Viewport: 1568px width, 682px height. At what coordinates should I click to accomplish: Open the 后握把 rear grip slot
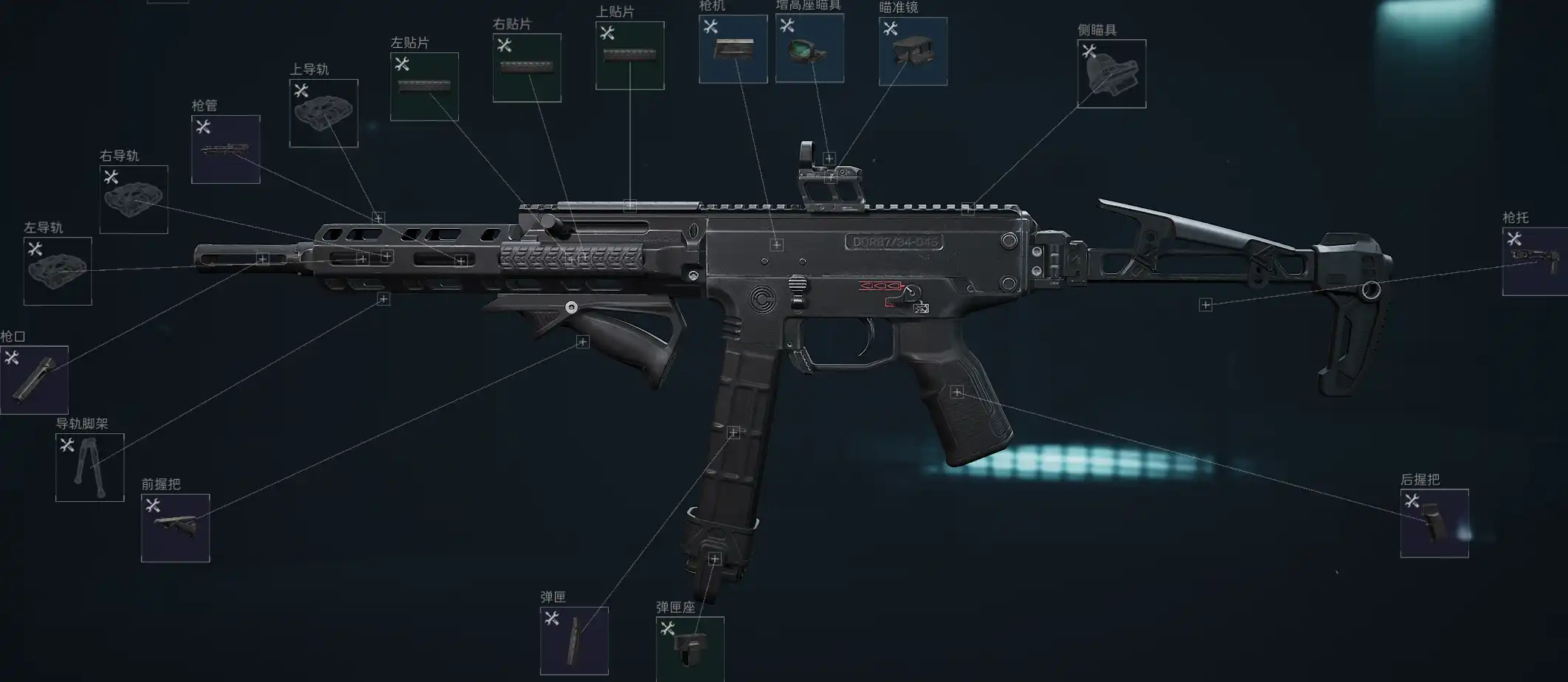point(1434,523)
